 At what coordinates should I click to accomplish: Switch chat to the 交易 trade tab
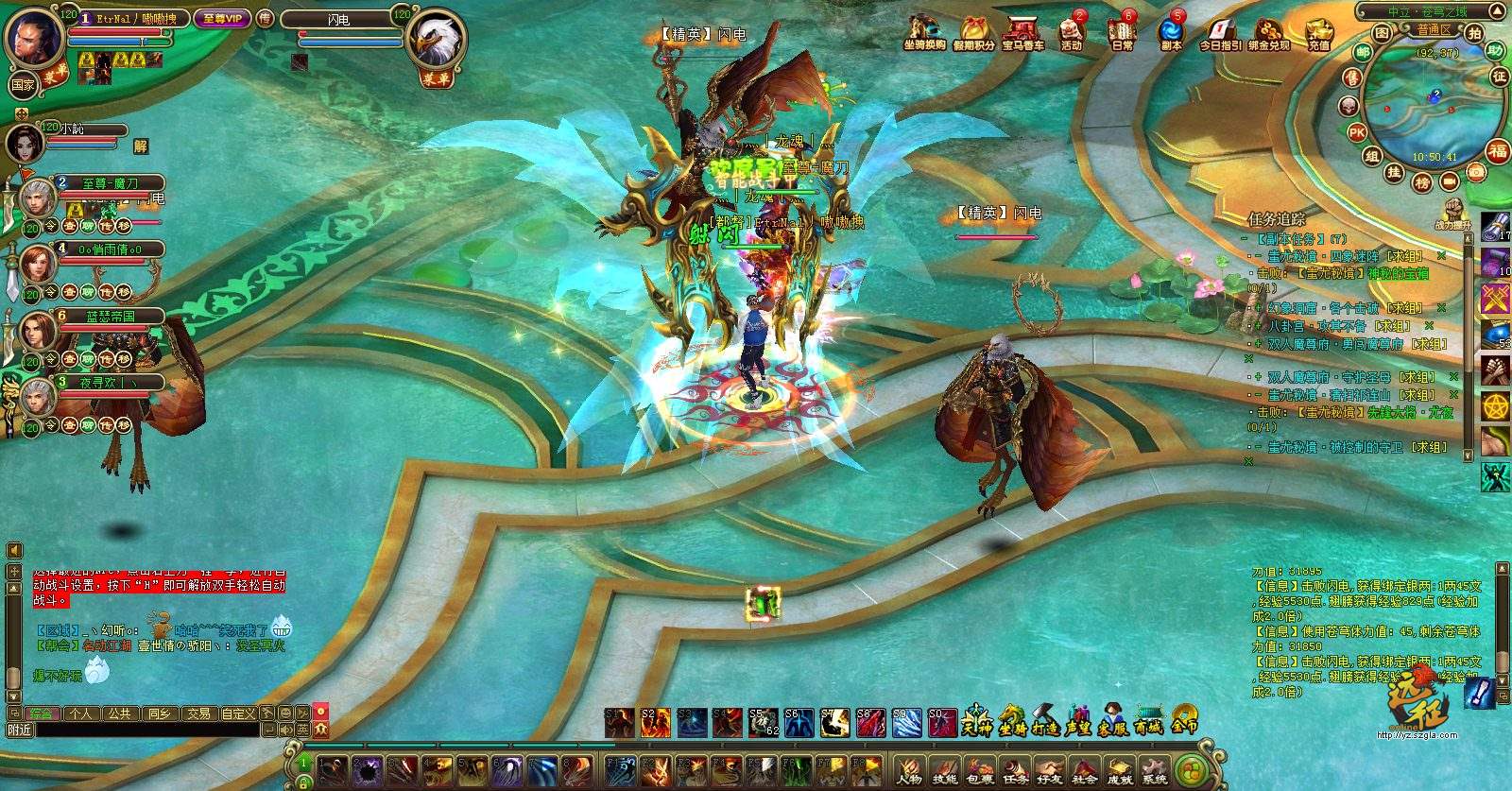coord(198,714)
